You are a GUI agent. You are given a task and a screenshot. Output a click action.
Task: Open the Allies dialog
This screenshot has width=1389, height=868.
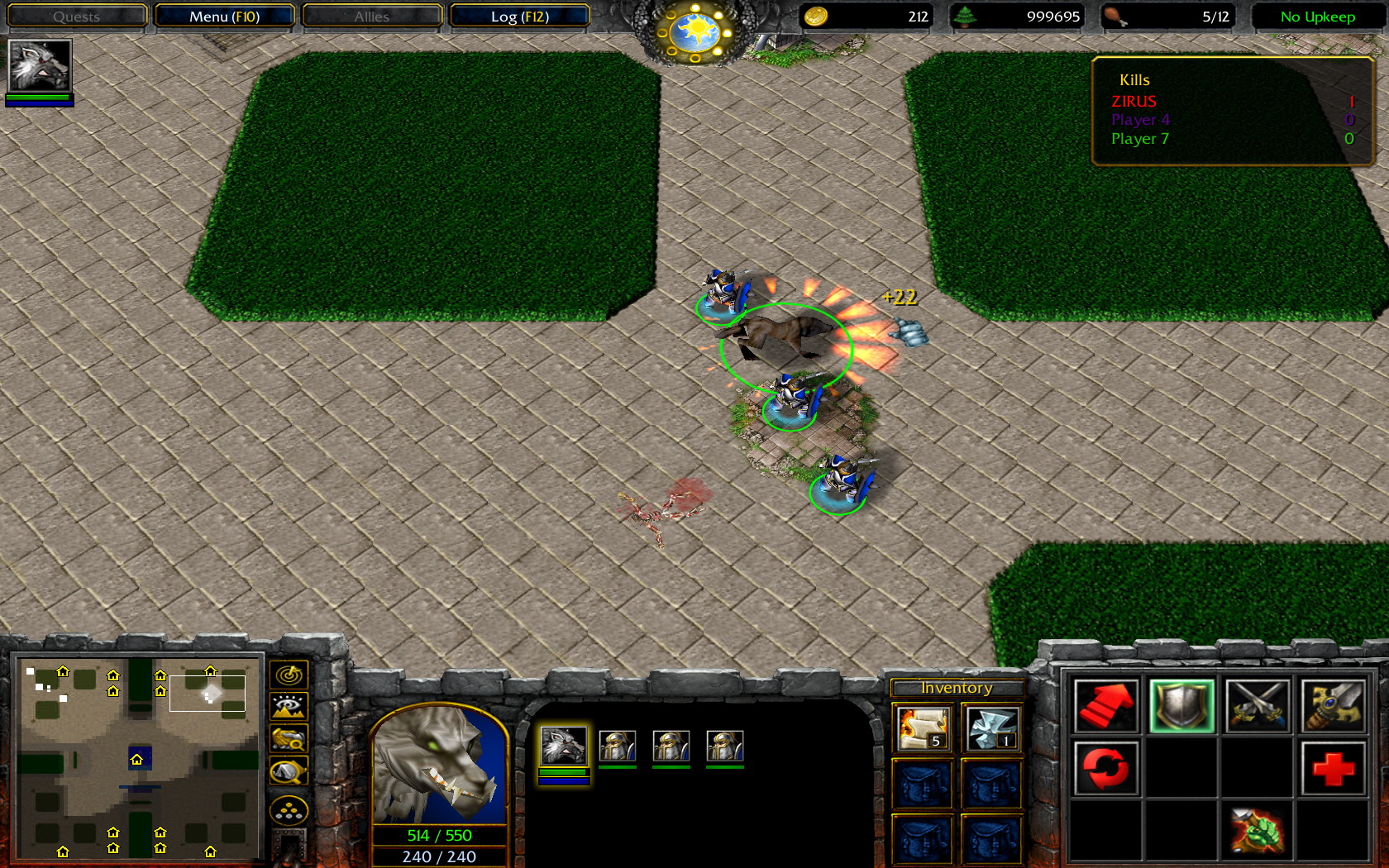point(371,16)
